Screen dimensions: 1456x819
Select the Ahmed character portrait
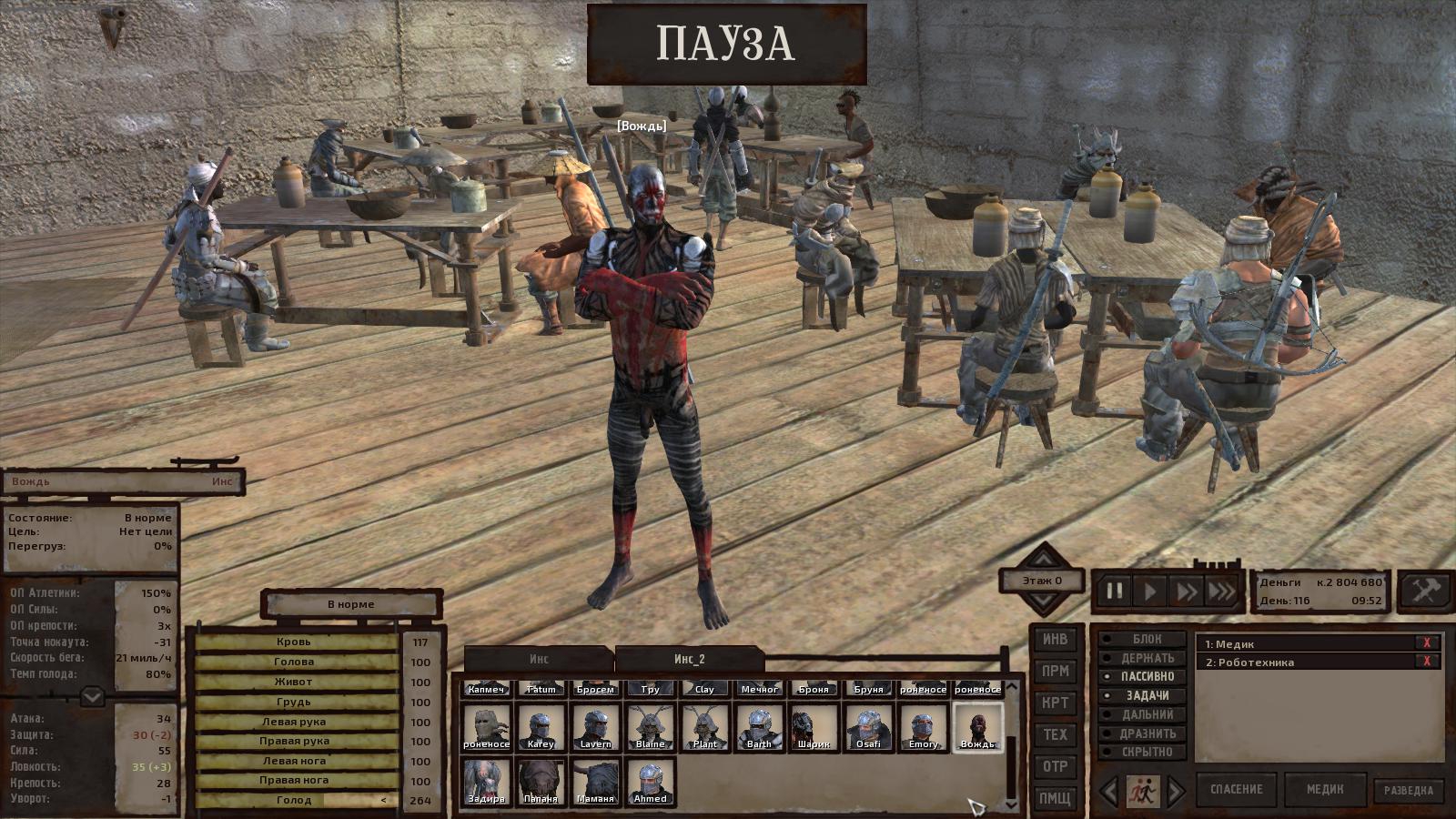click(650, 782)
